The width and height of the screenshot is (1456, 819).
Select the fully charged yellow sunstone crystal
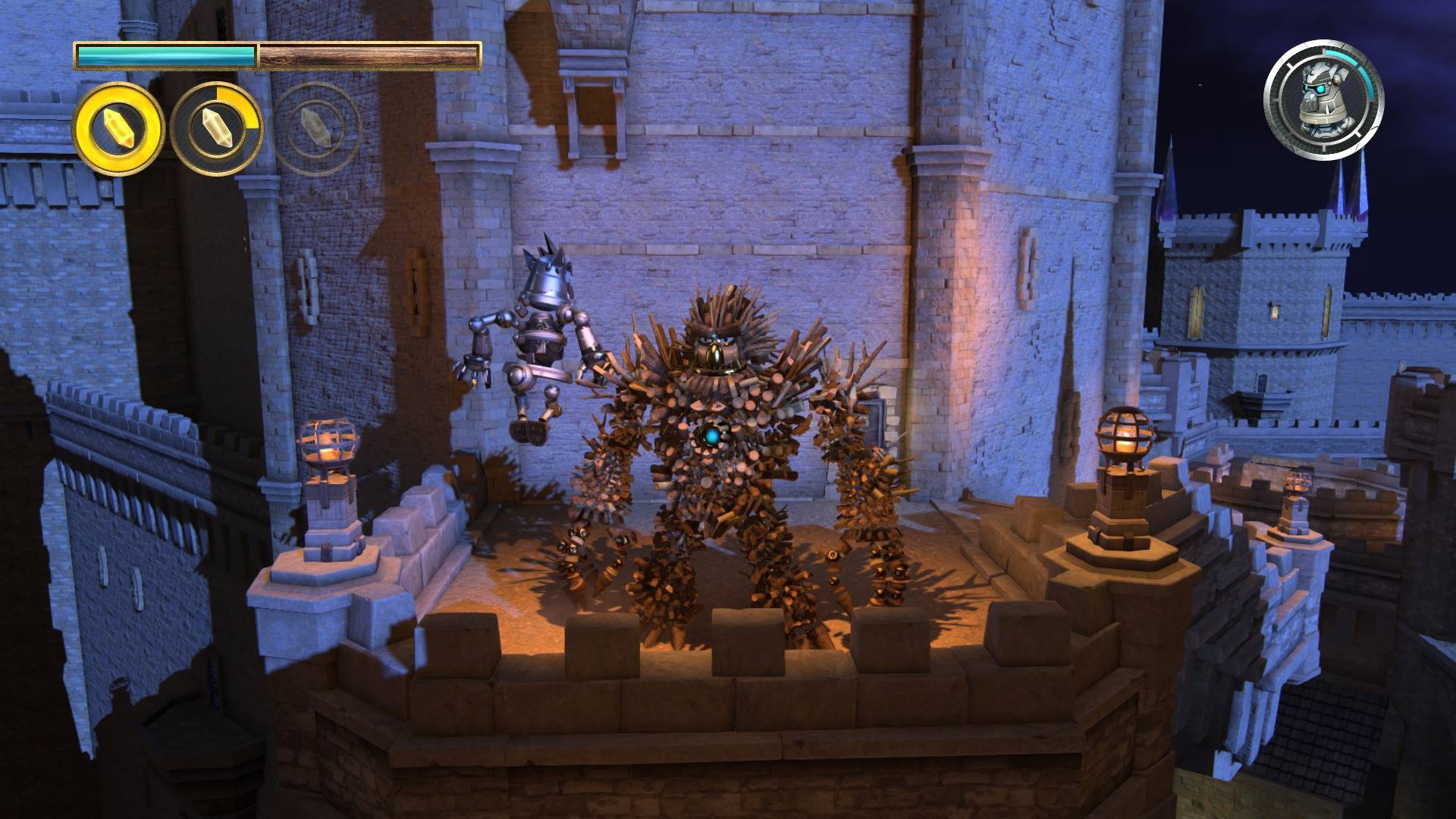click(x=118, y=129)
